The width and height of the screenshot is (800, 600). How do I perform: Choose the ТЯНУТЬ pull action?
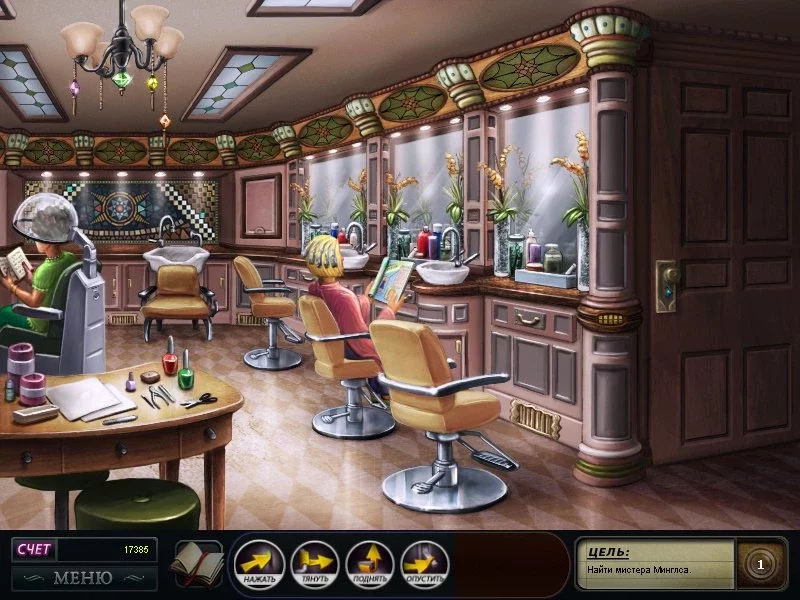click(x=315, y=565)
